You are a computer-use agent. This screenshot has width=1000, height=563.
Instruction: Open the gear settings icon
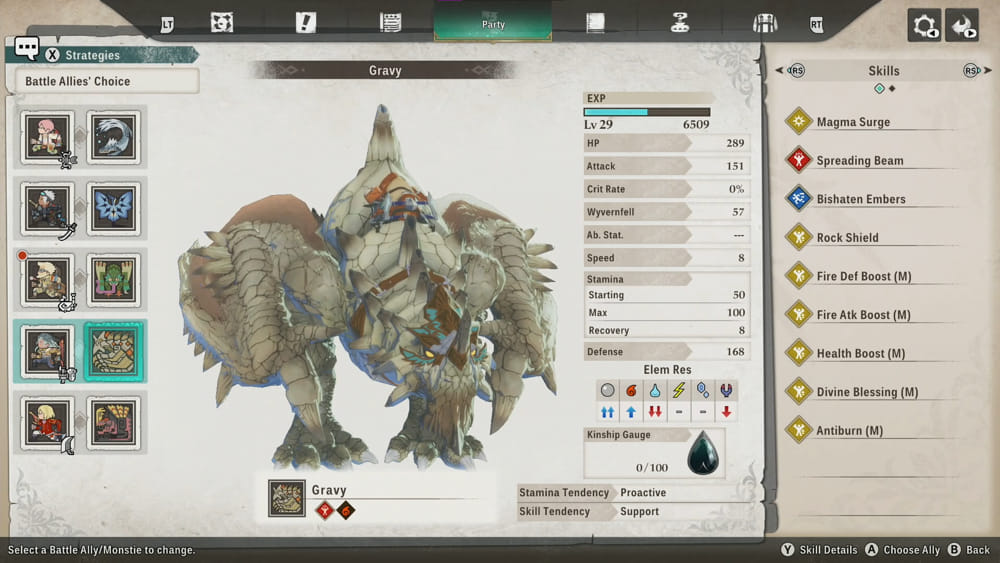(923, 26)
